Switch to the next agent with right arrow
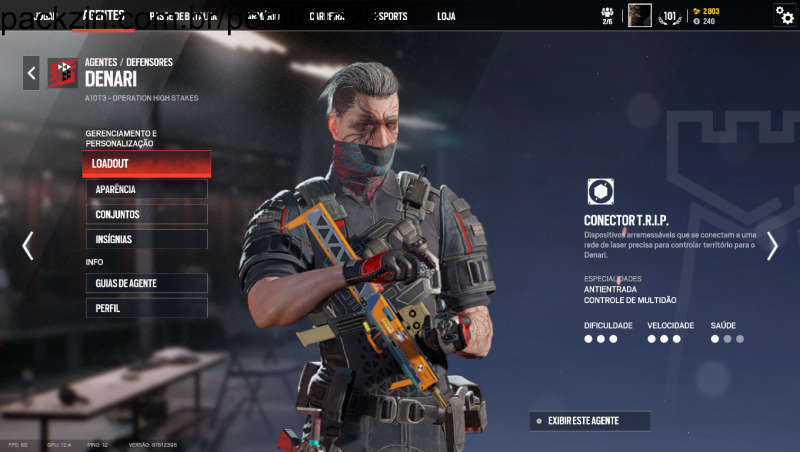The width and height of the screenshot is (800, 452). click(x=772, y=246)
